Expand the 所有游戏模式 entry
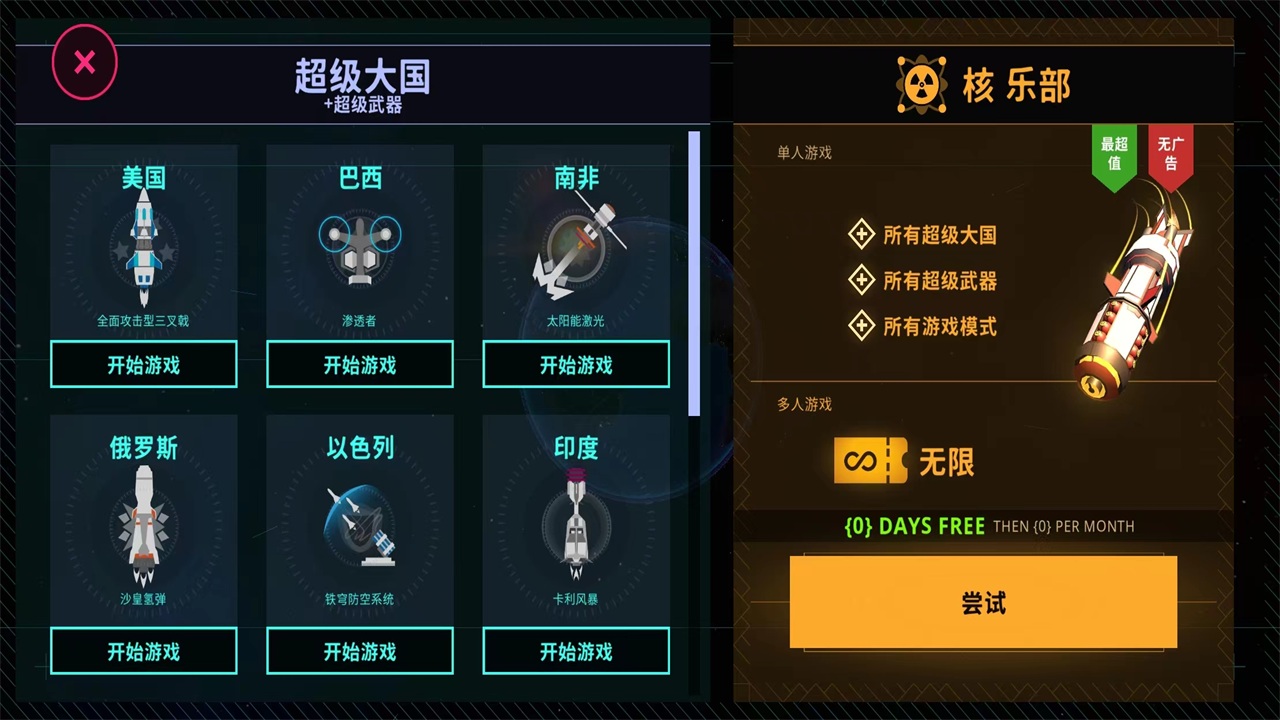This screenshot has height=720, width=1280. [x=862, y=326]
